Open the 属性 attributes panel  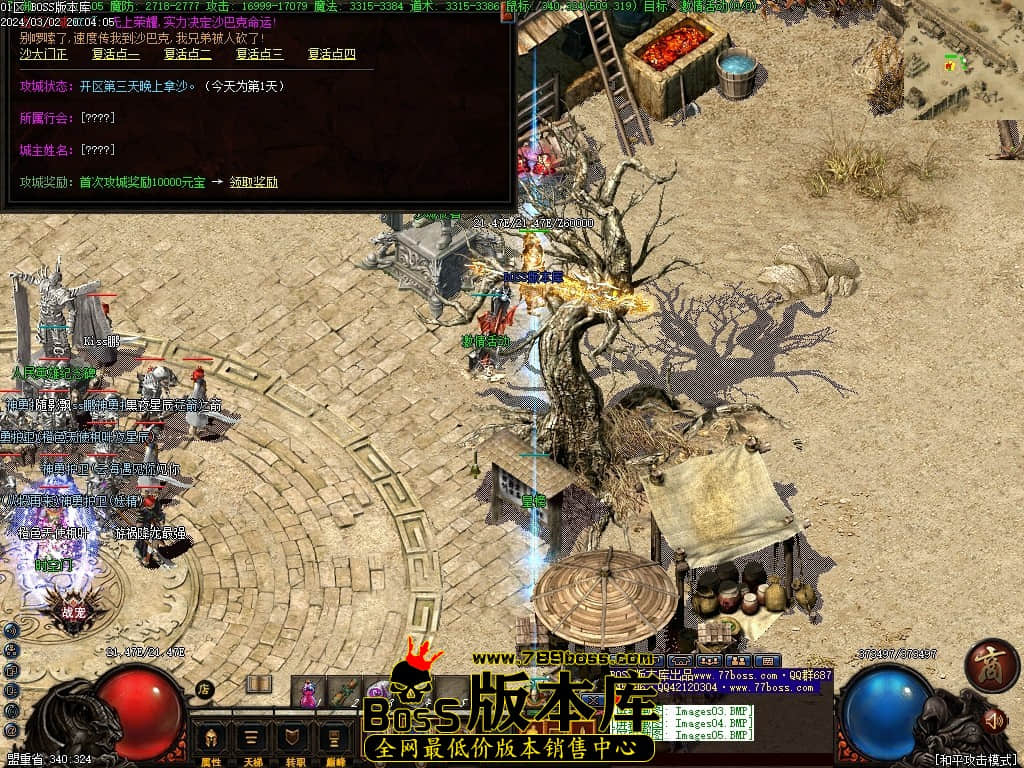pyautogui.click(x=211, y=741)
